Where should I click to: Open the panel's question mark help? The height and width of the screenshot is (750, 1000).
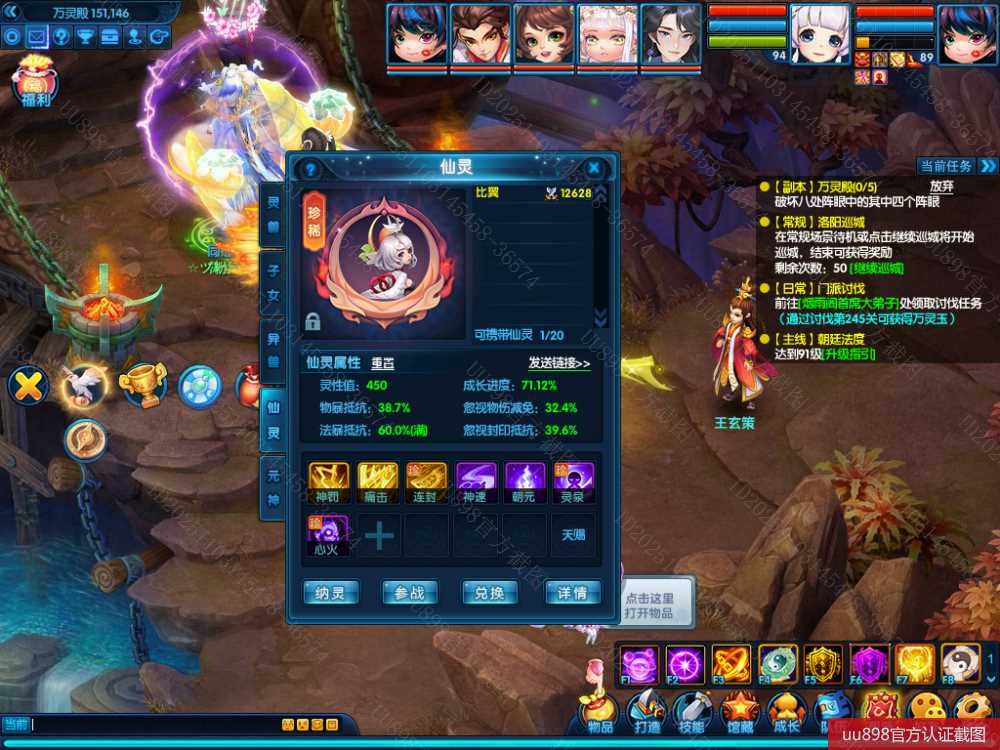[310, 169]
